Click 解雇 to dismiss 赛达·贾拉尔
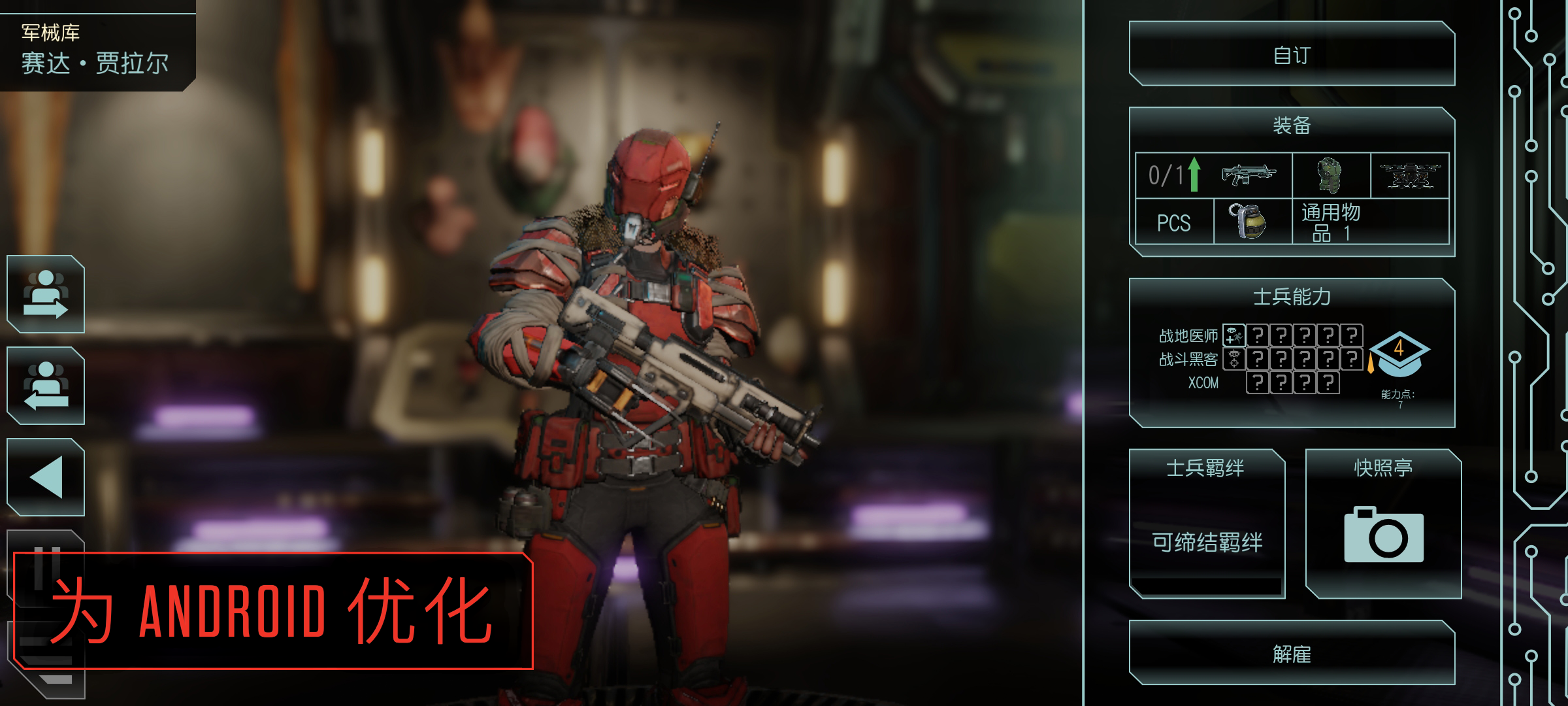Screen dimensions: 1568x706 pos(1292,654)
